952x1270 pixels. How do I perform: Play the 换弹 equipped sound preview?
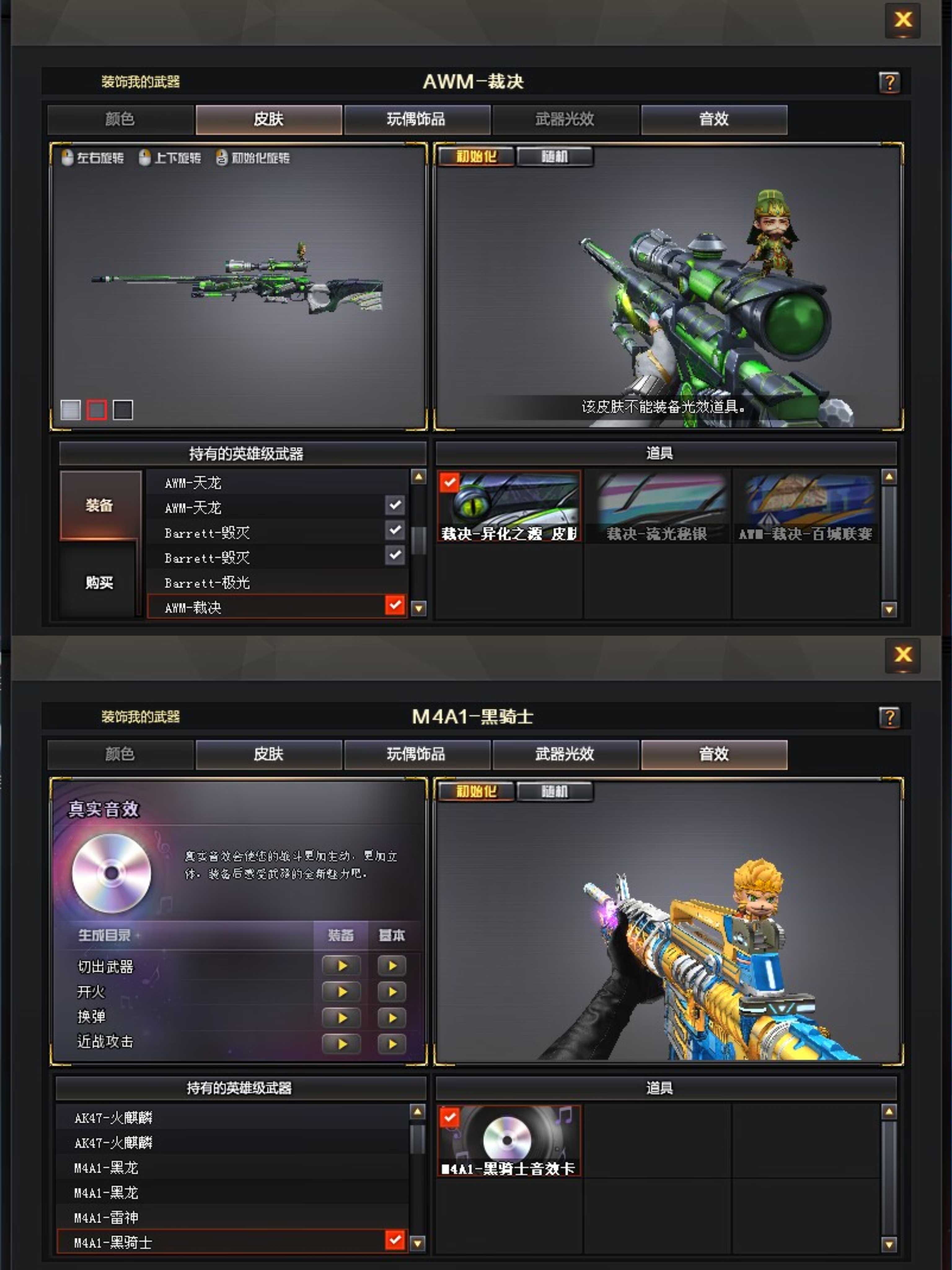click(342, 1017)
